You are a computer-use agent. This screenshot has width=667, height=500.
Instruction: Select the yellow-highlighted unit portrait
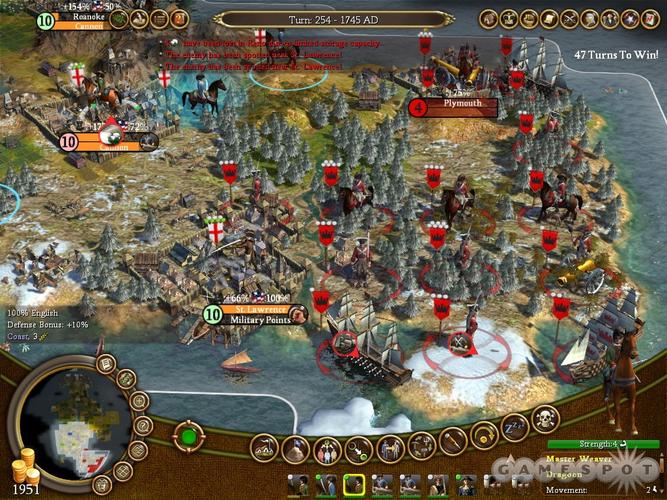(353, 486)
